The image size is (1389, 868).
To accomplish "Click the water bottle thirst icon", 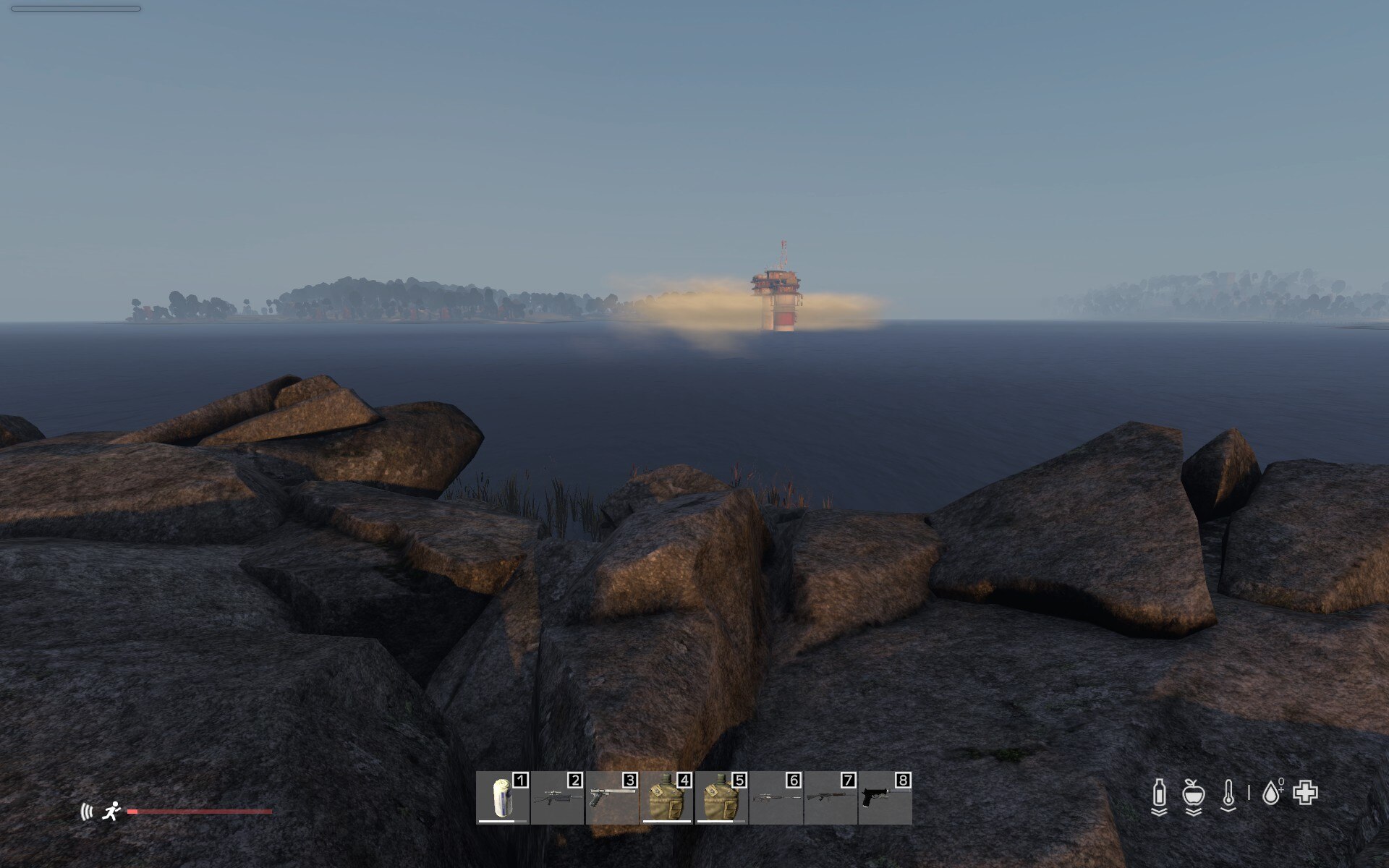I will click(x=1159, y=794).
